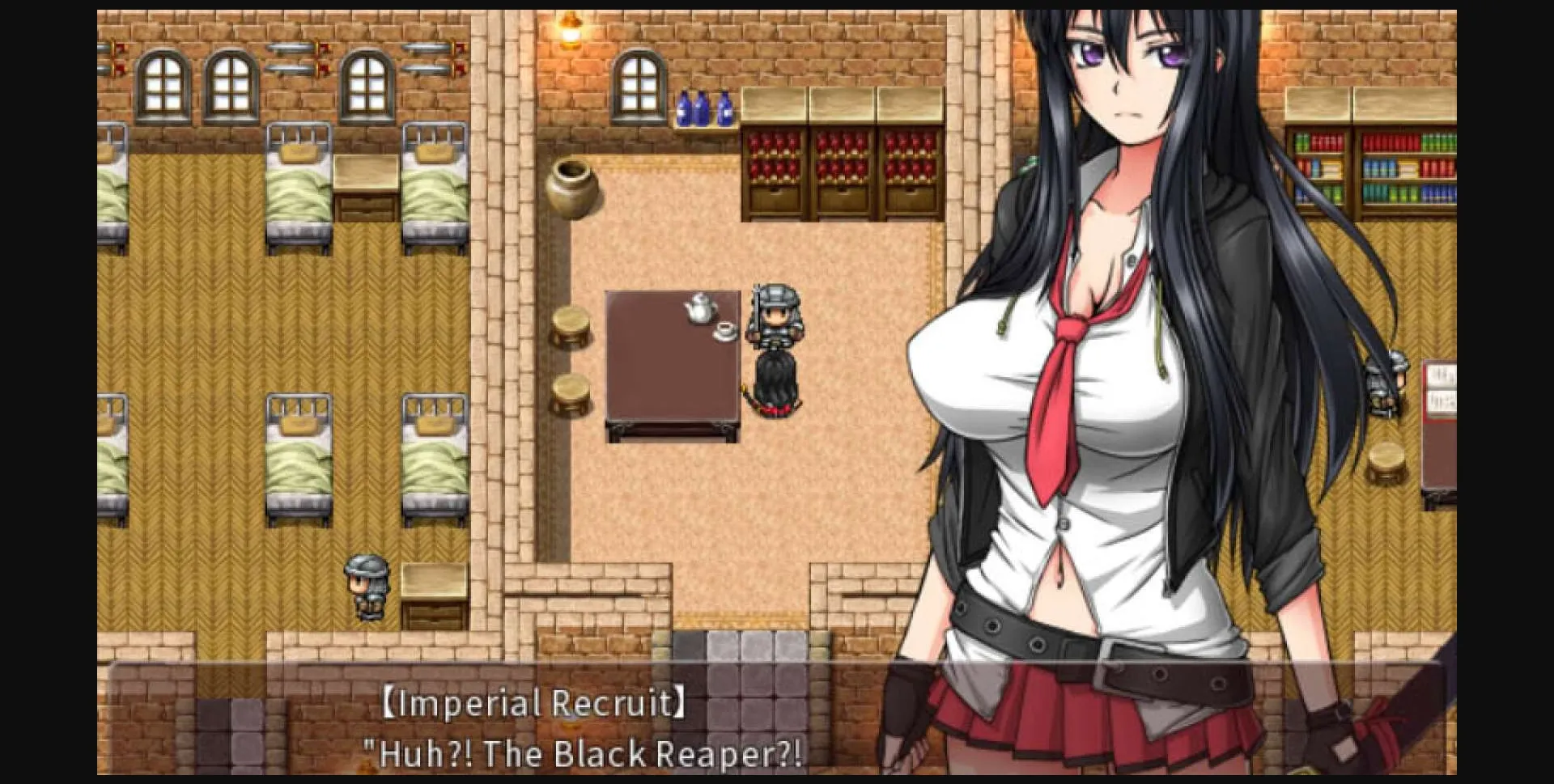Click the soldier sprite near the bottom-left desk
Image resolution: width=1554 pixels, height=784 pixels.
click(366, 587)
